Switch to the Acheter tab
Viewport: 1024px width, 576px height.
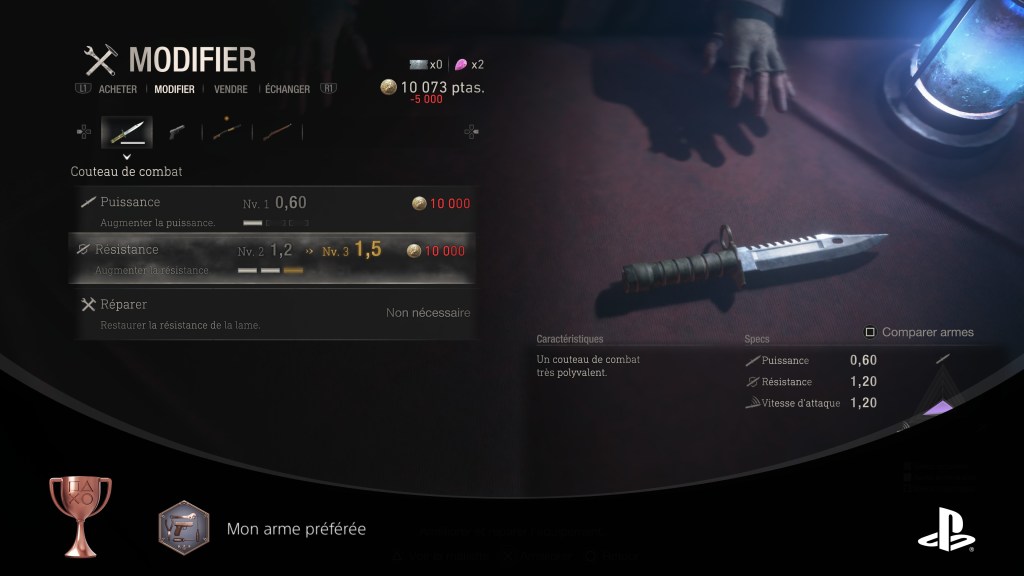click(118, 89)
